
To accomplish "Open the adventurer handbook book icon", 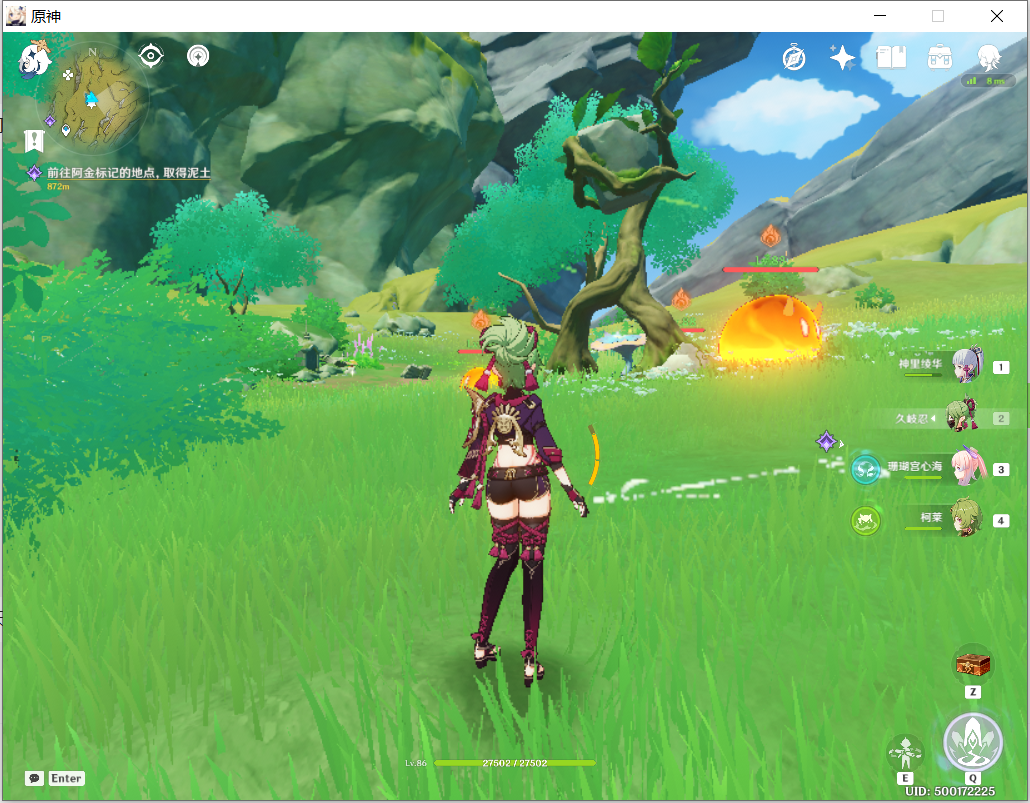I will 890,57.
